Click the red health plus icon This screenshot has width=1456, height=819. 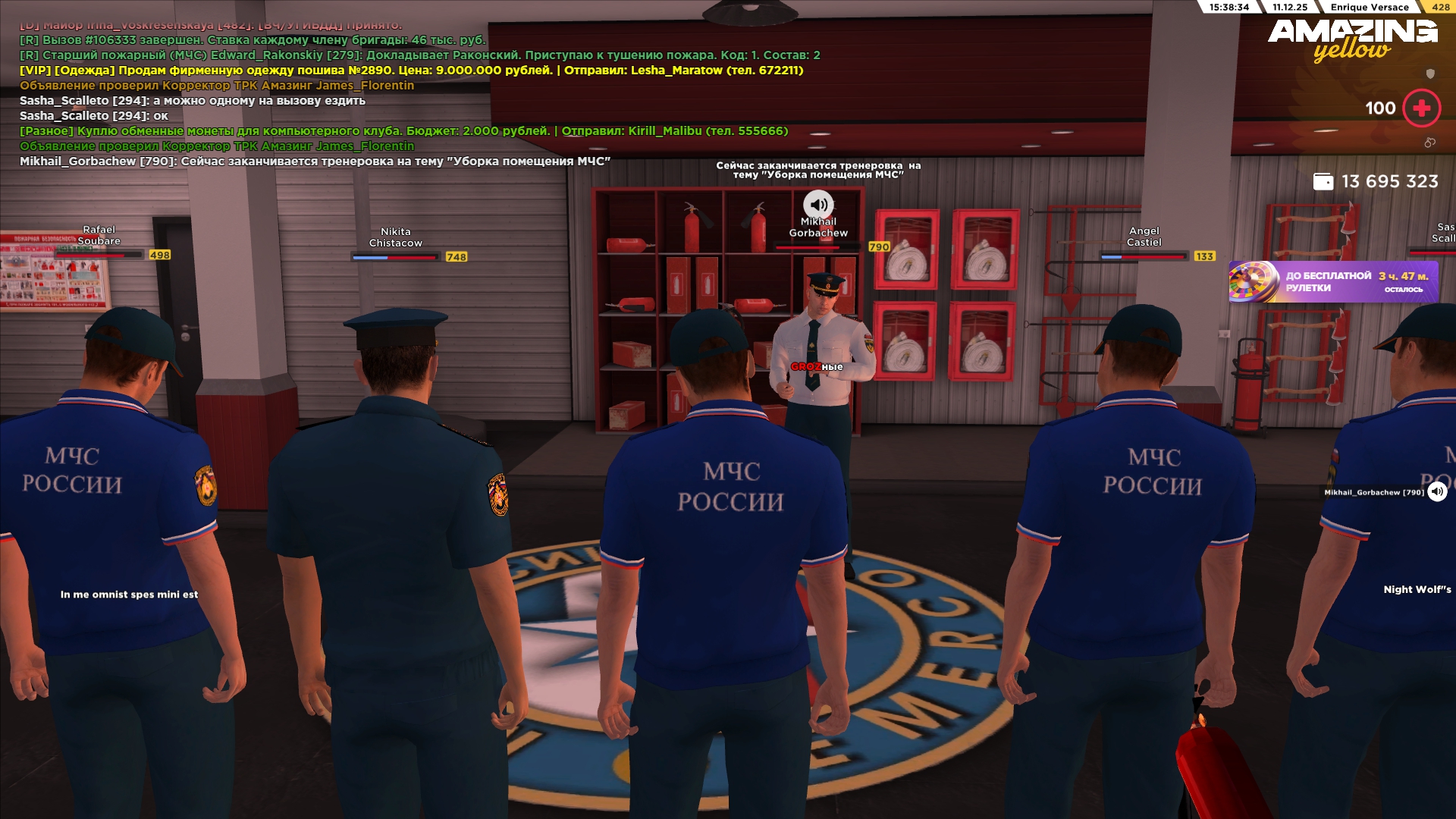(x=1421, y=108)
